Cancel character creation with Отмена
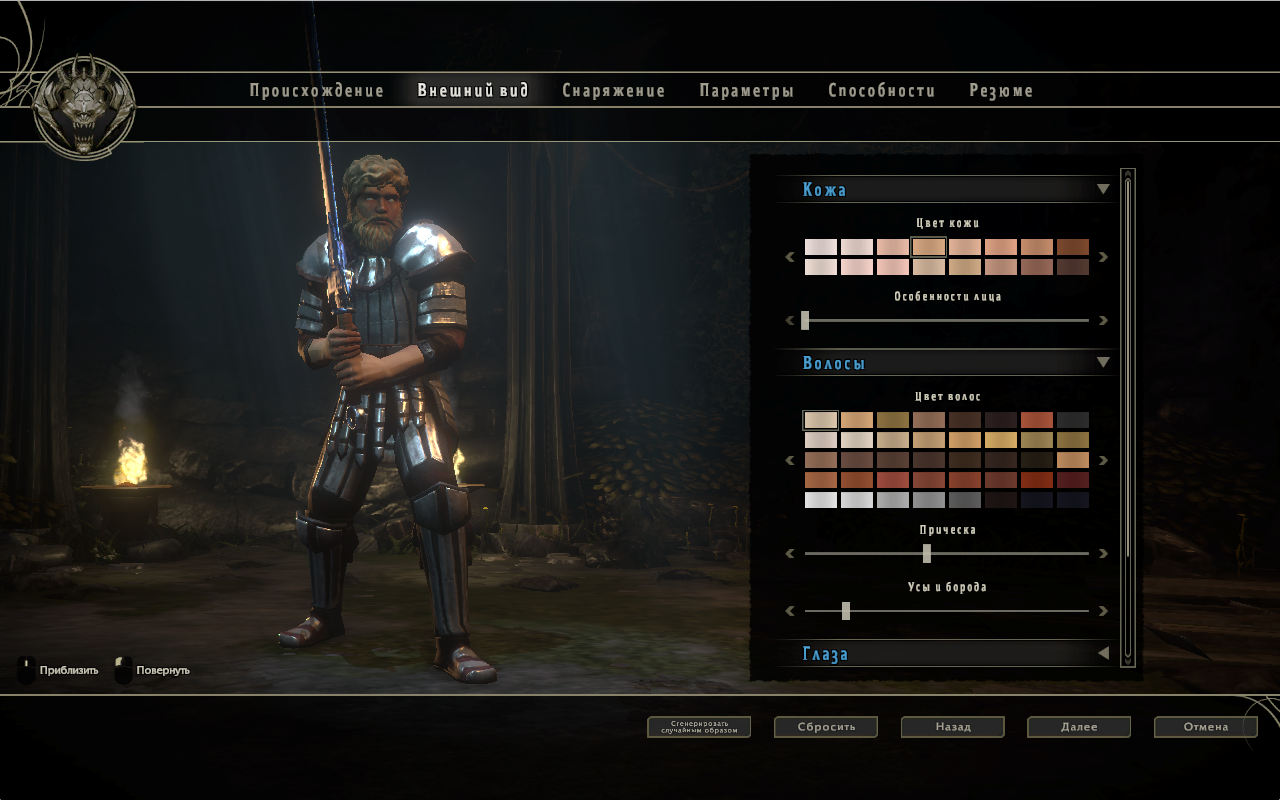Screen dimensions: 1280x800 point(1205,727)
